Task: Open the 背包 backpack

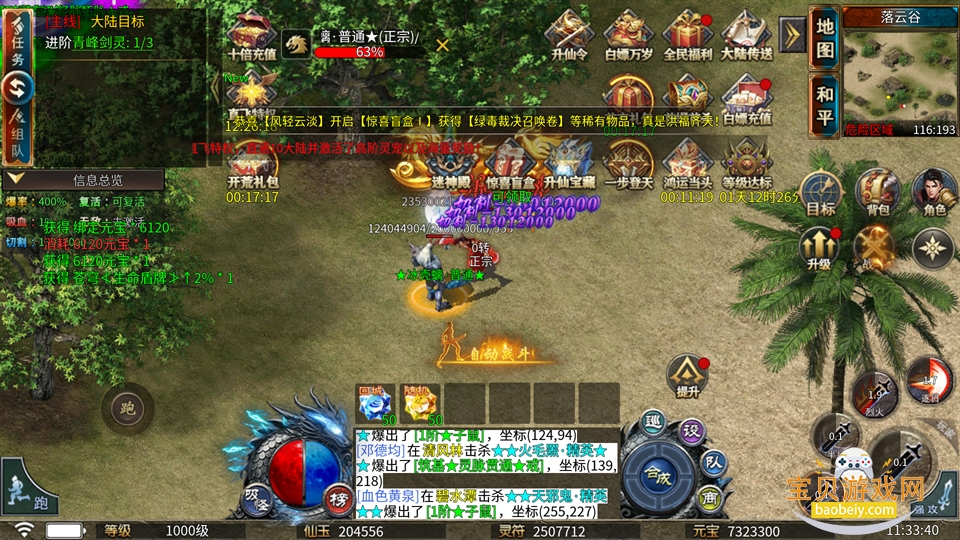Action: coord(878,193)
